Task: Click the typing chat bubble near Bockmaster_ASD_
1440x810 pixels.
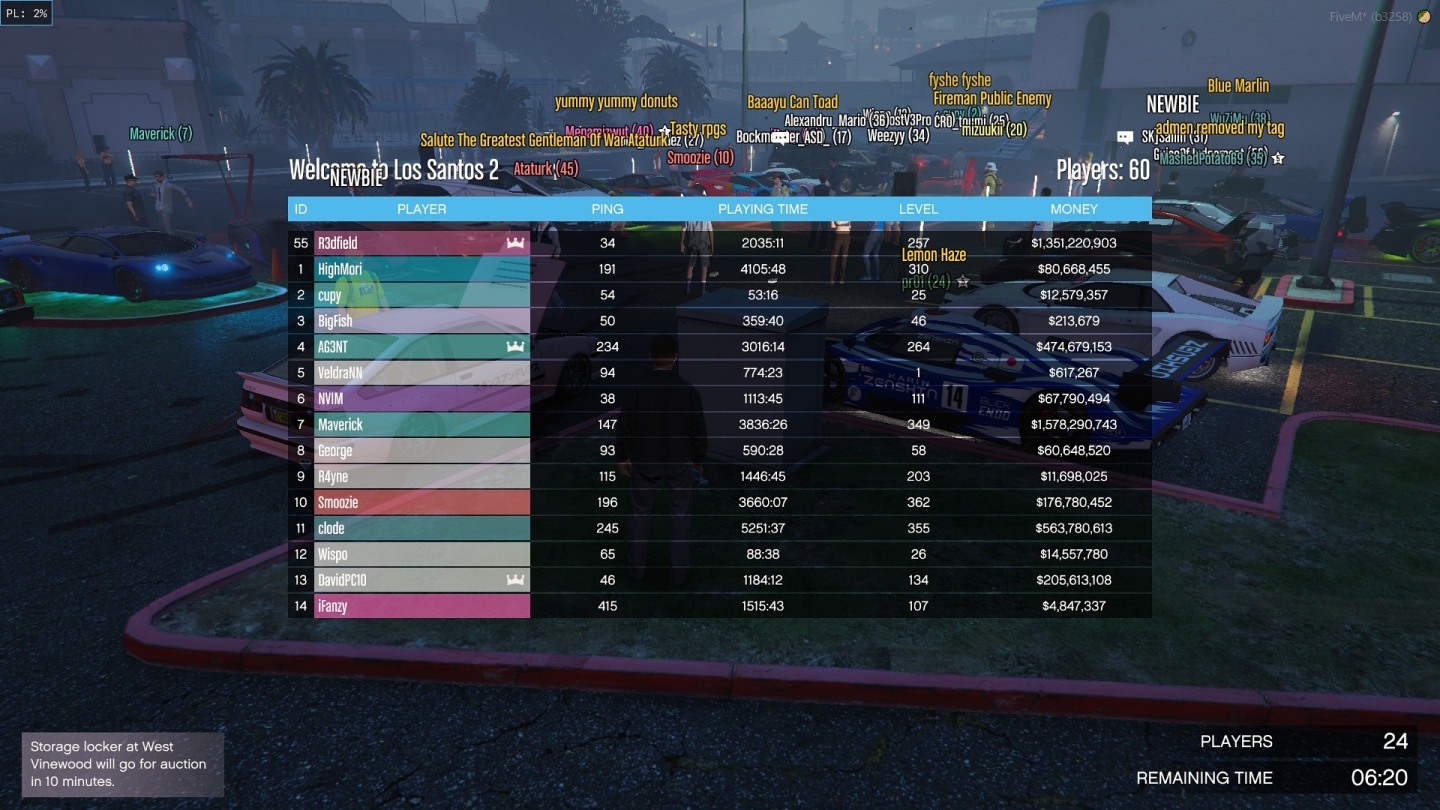Action: pos(778,138)
